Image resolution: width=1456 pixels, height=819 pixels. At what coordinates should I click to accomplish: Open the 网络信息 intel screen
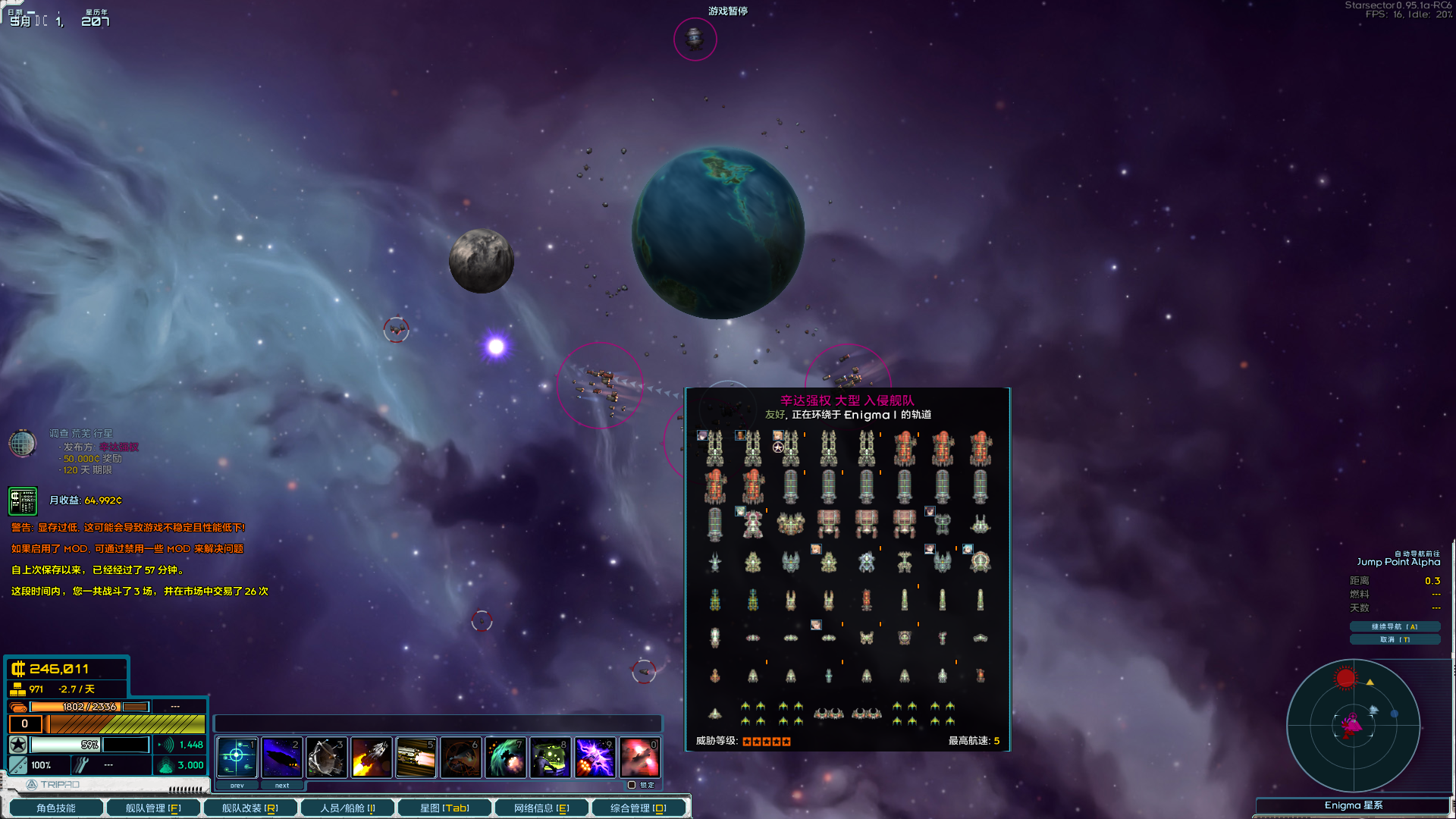point(541,808)
